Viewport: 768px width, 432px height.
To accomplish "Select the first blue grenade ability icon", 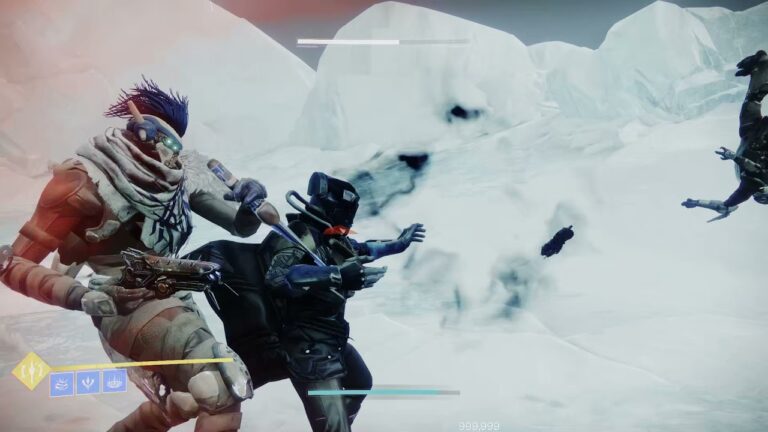I will coord(62,382).
